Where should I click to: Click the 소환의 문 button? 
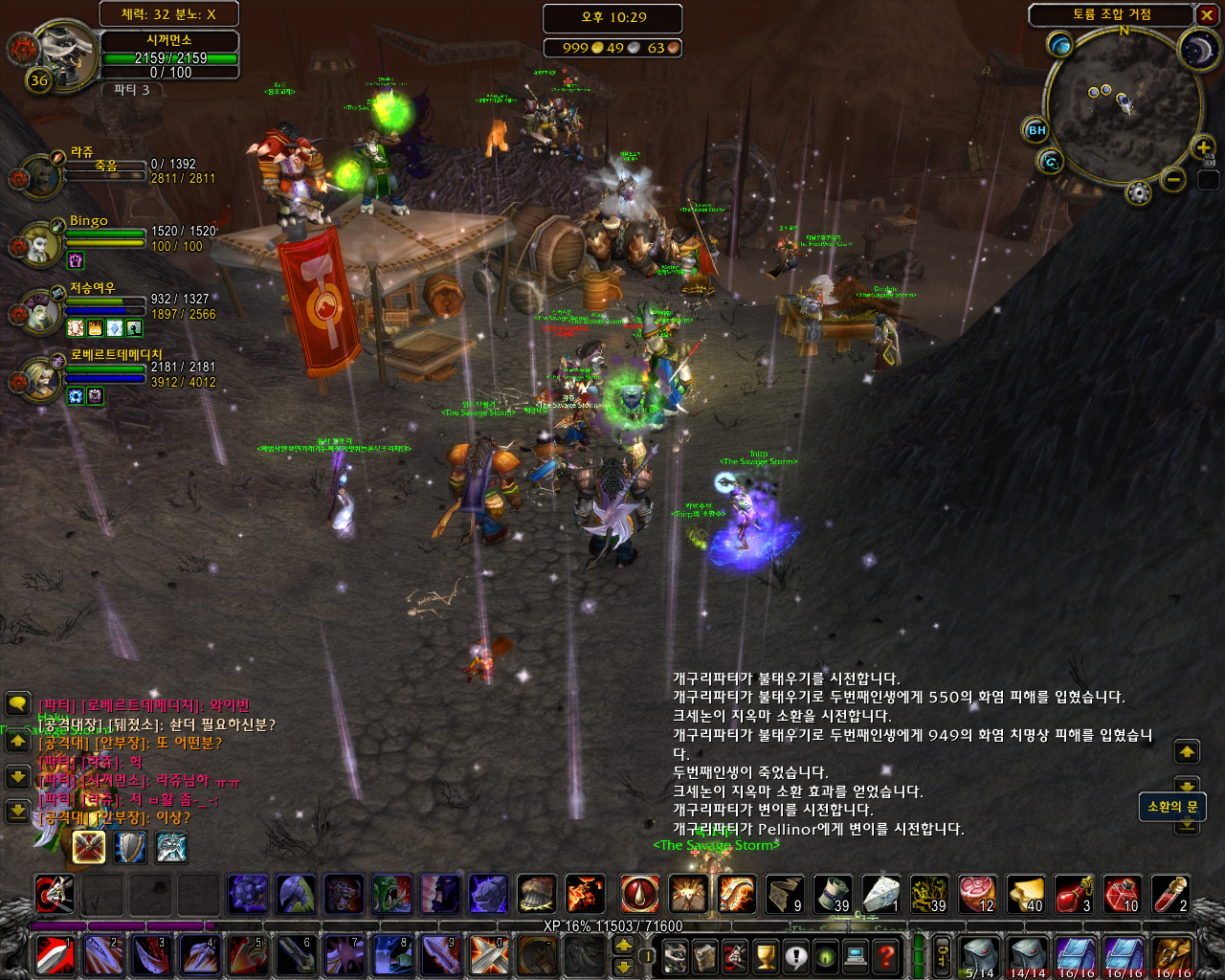1171,807
